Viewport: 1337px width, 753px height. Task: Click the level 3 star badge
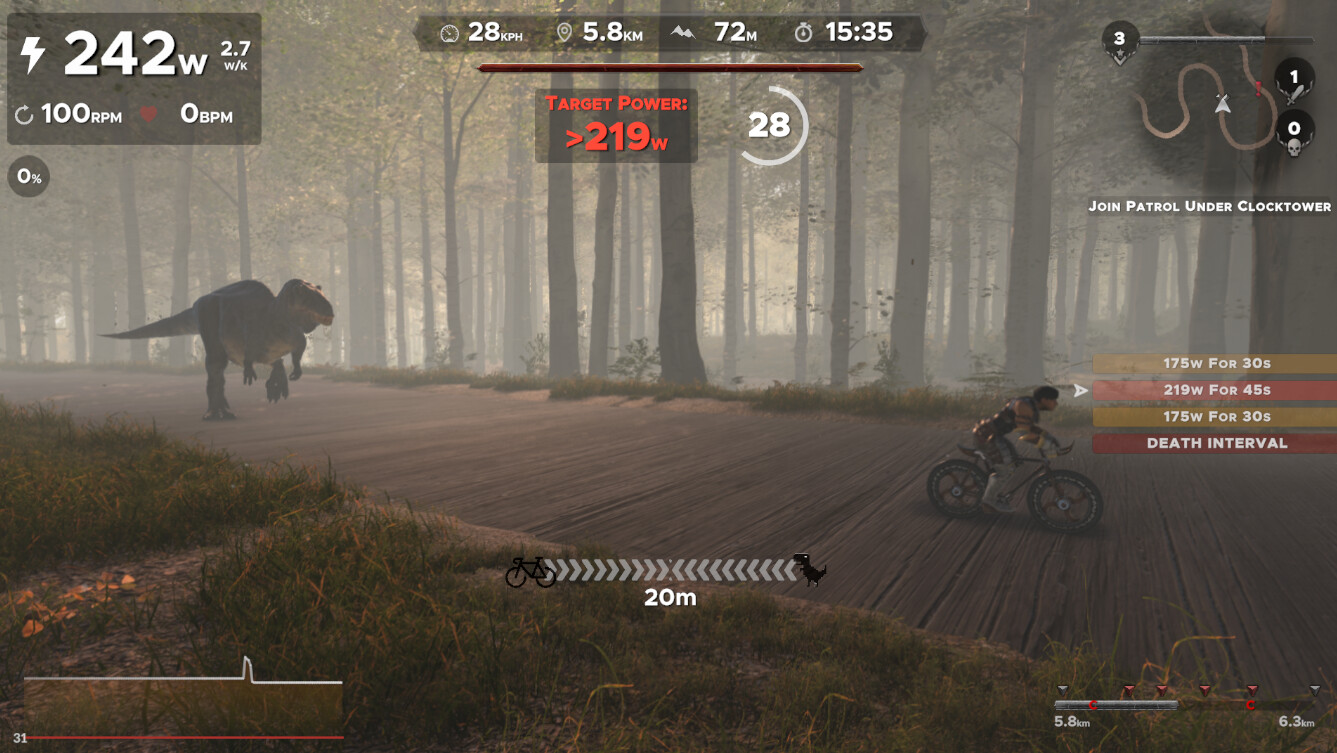1119,42
